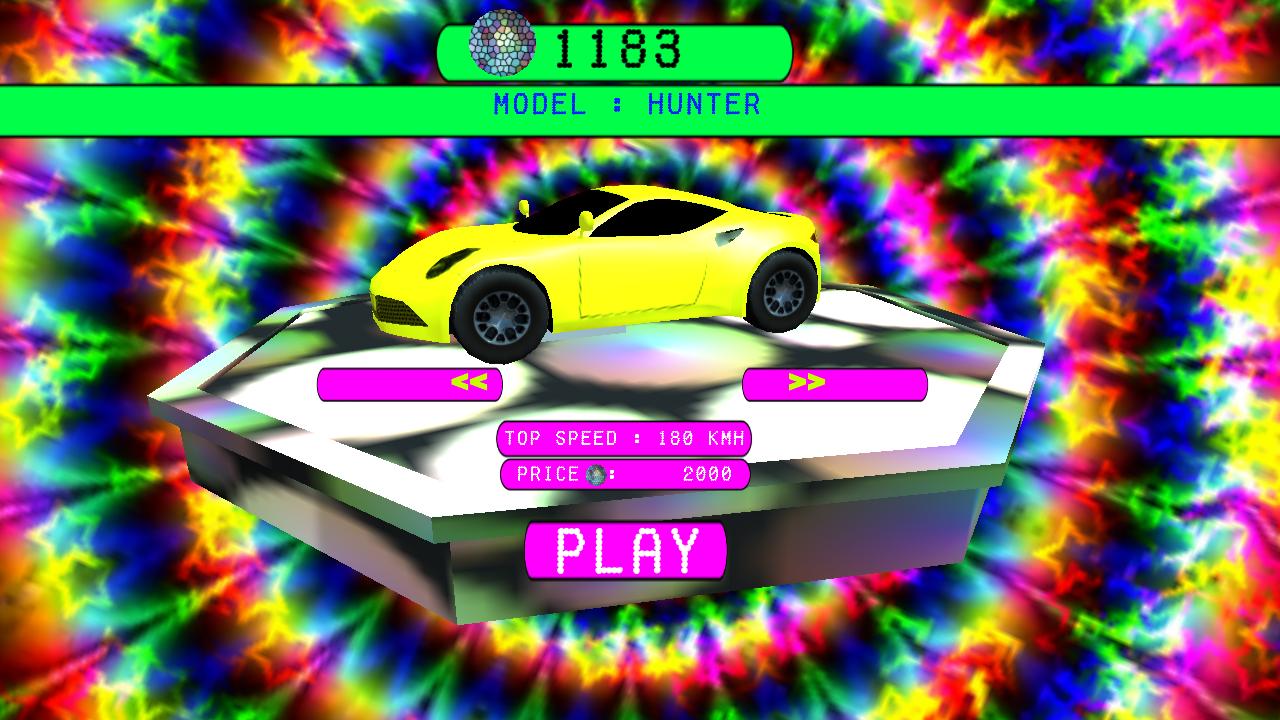
Task: Show the previous car model
Action: [x=410, y=384]
